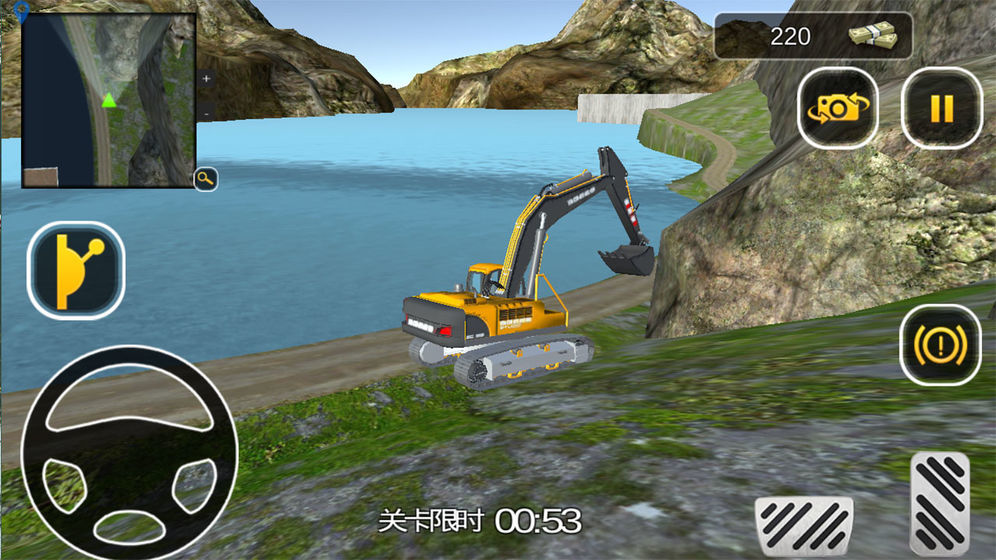Pause the game
996x560 pixels.
click(x=941, y=108)
